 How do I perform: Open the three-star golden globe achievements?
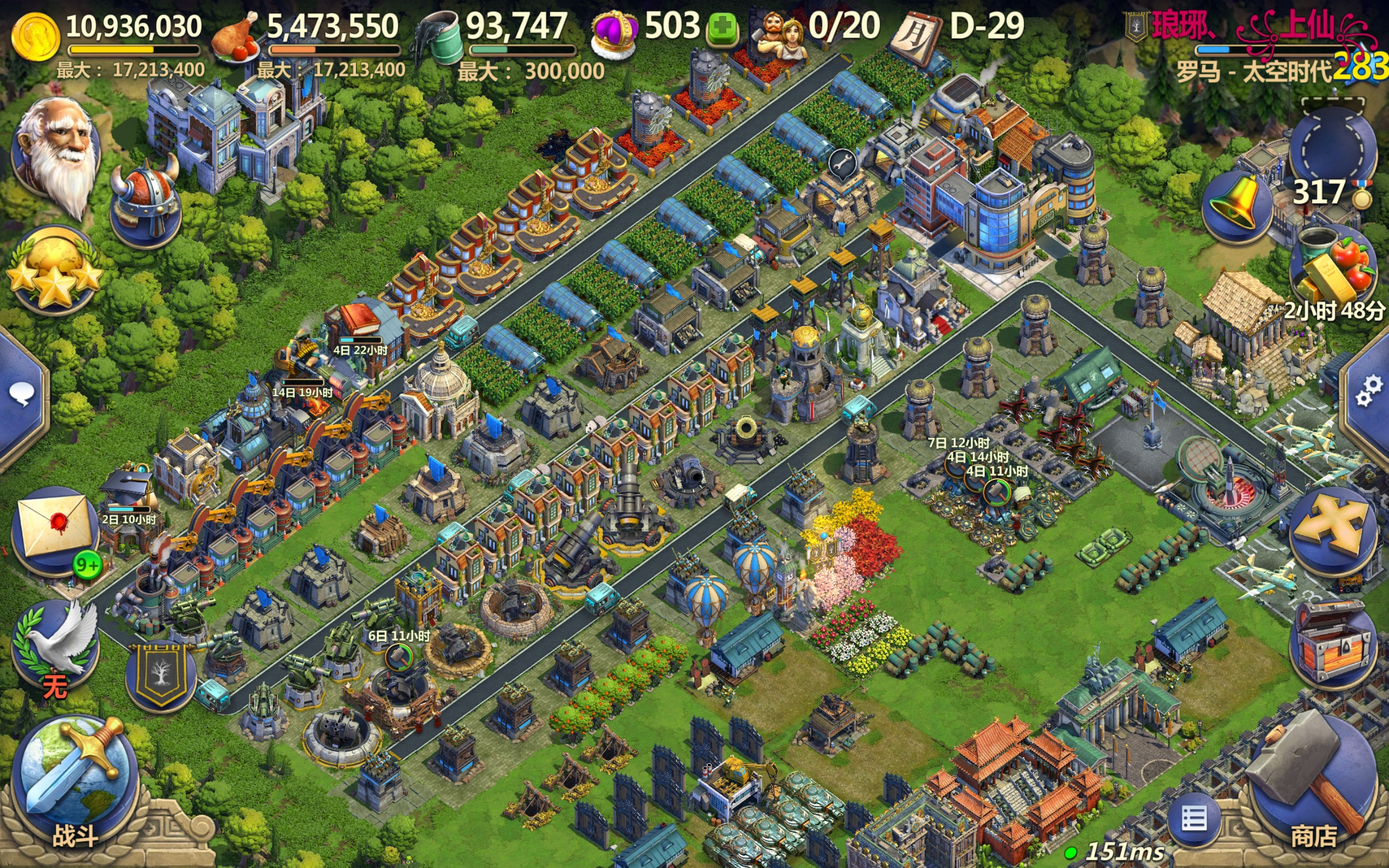pos(54,270)
